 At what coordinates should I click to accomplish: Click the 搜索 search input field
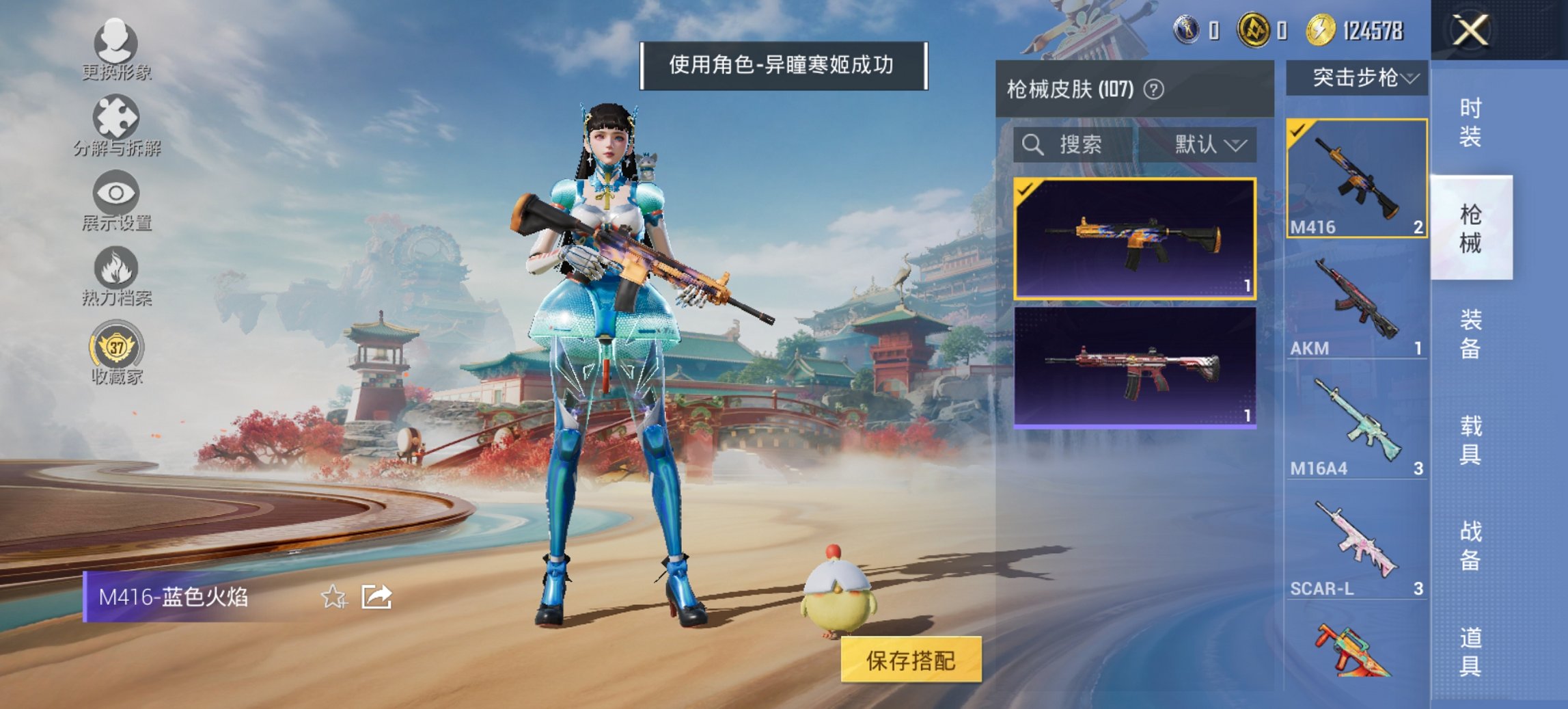pos(1079,146)
